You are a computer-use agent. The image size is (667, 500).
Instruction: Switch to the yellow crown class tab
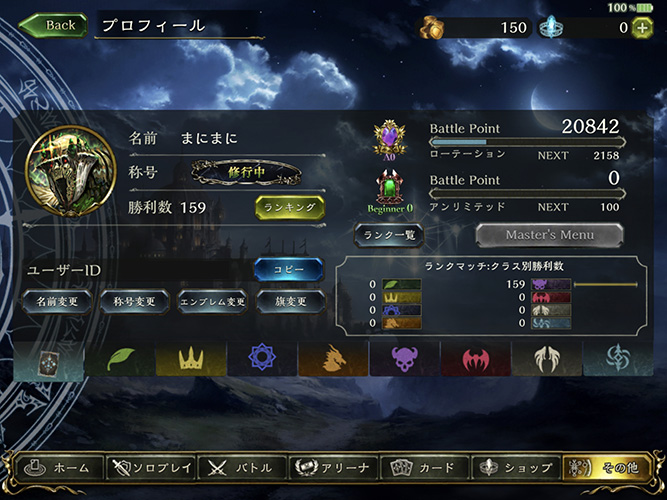(x=190, y=358)
